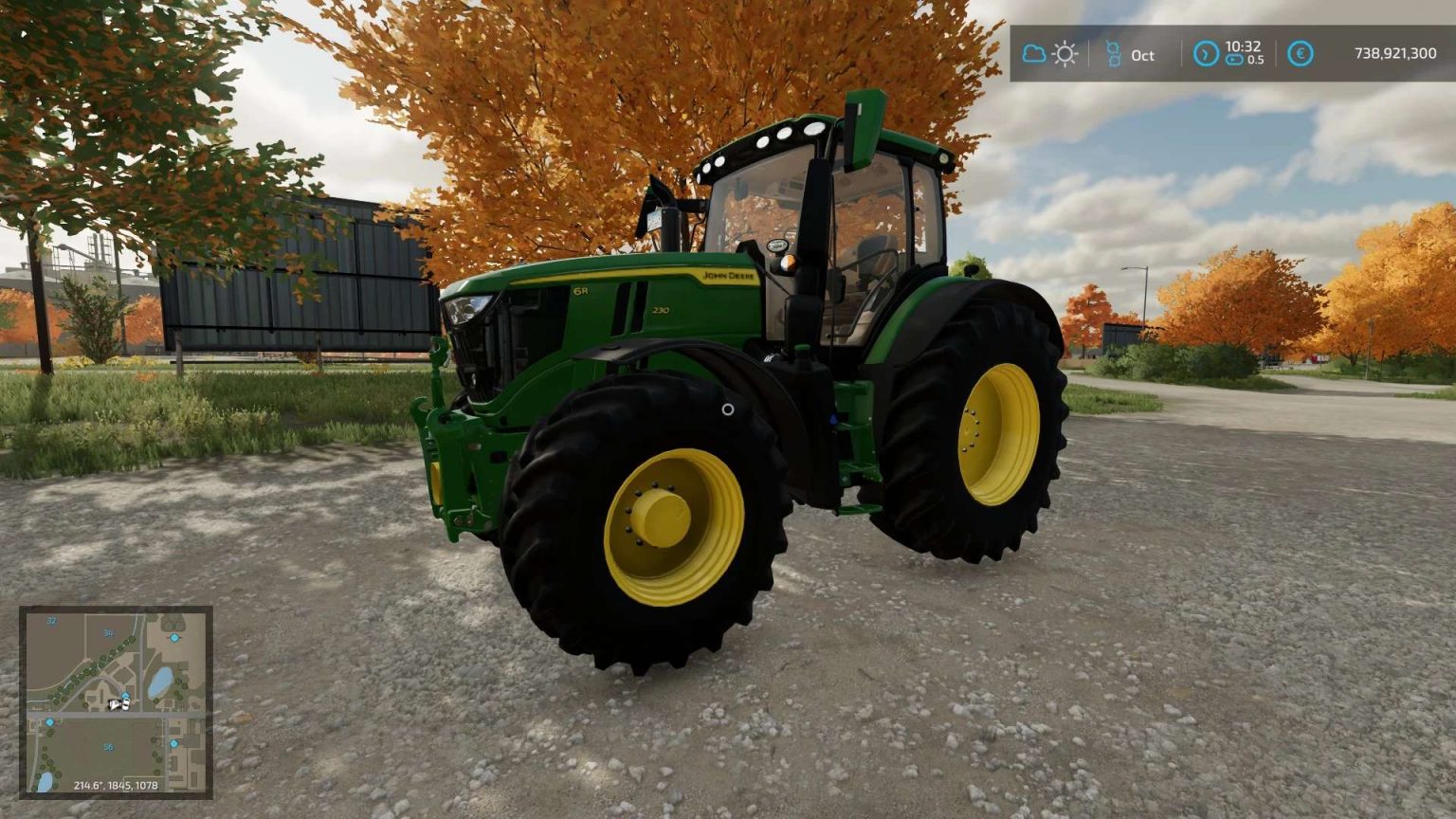The height and width of the screenshot is (819, 1456).
Task: Select field 56 on the minimap
Action: click(x=109, y=747)
